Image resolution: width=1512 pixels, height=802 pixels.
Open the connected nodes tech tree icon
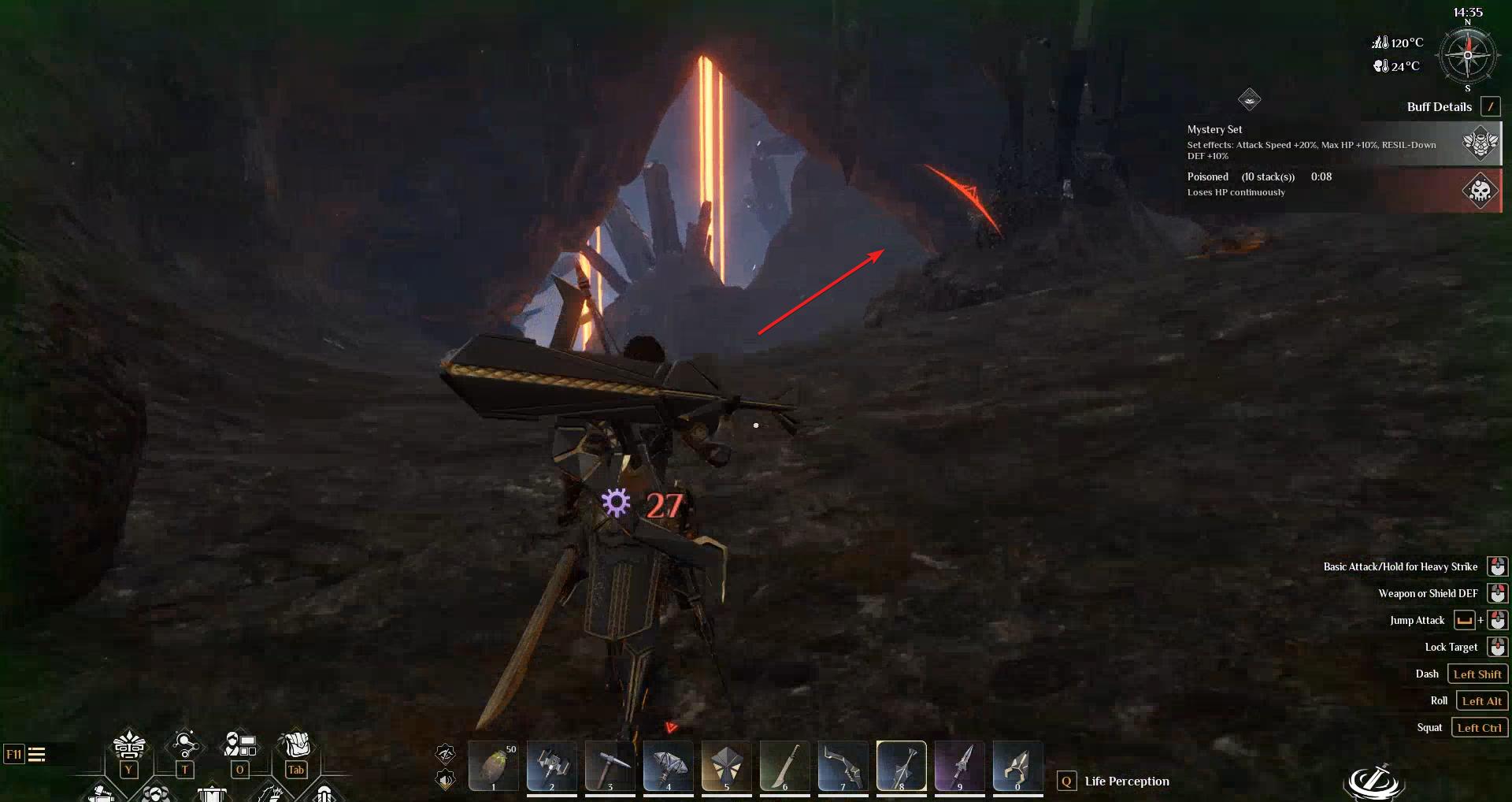click(x=184, y=744)
